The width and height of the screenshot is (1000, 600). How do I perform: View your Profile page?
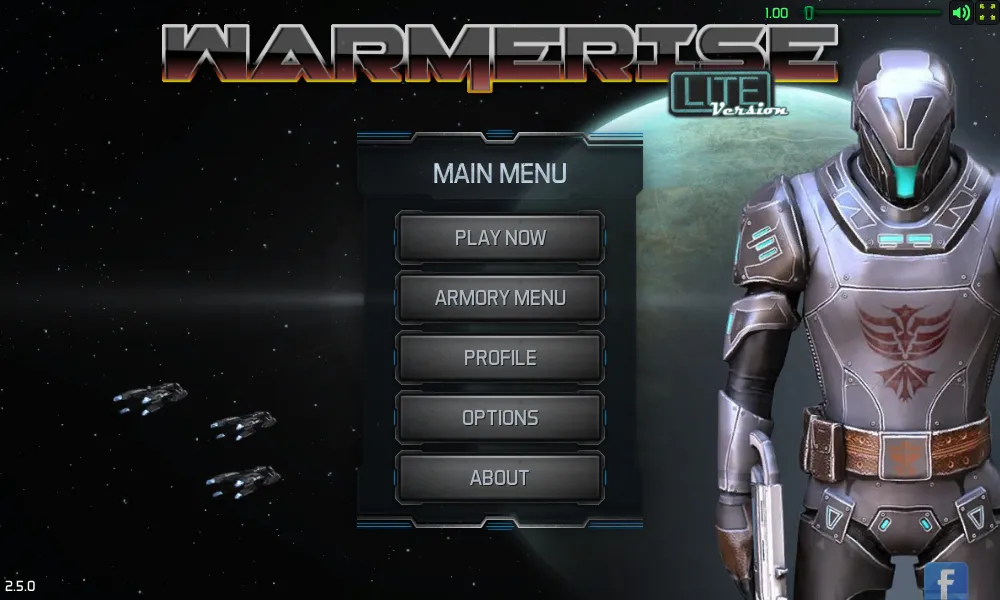[500, 358]
